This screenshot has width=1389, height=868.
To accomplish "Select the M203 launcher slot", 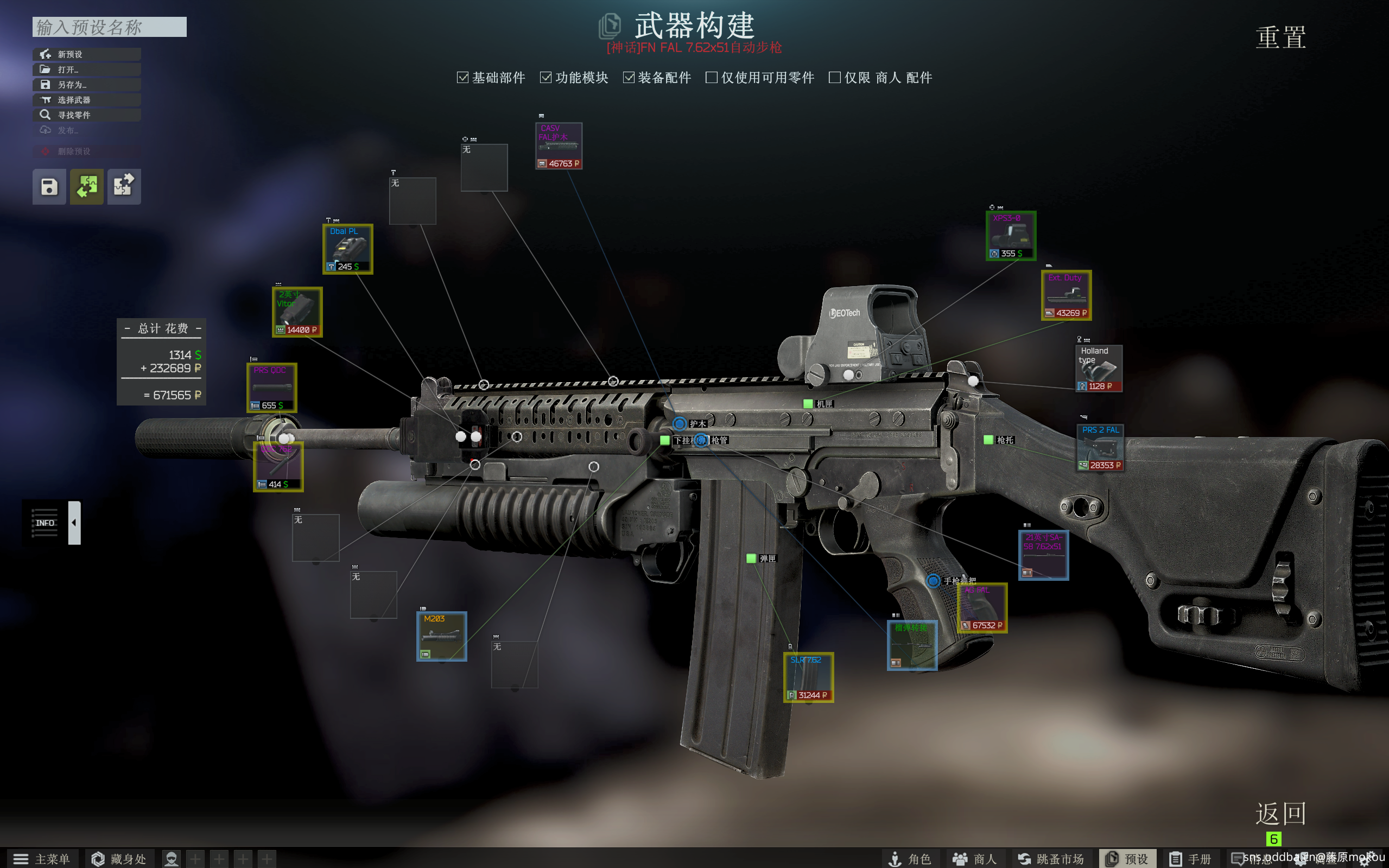I will point(441,636).
